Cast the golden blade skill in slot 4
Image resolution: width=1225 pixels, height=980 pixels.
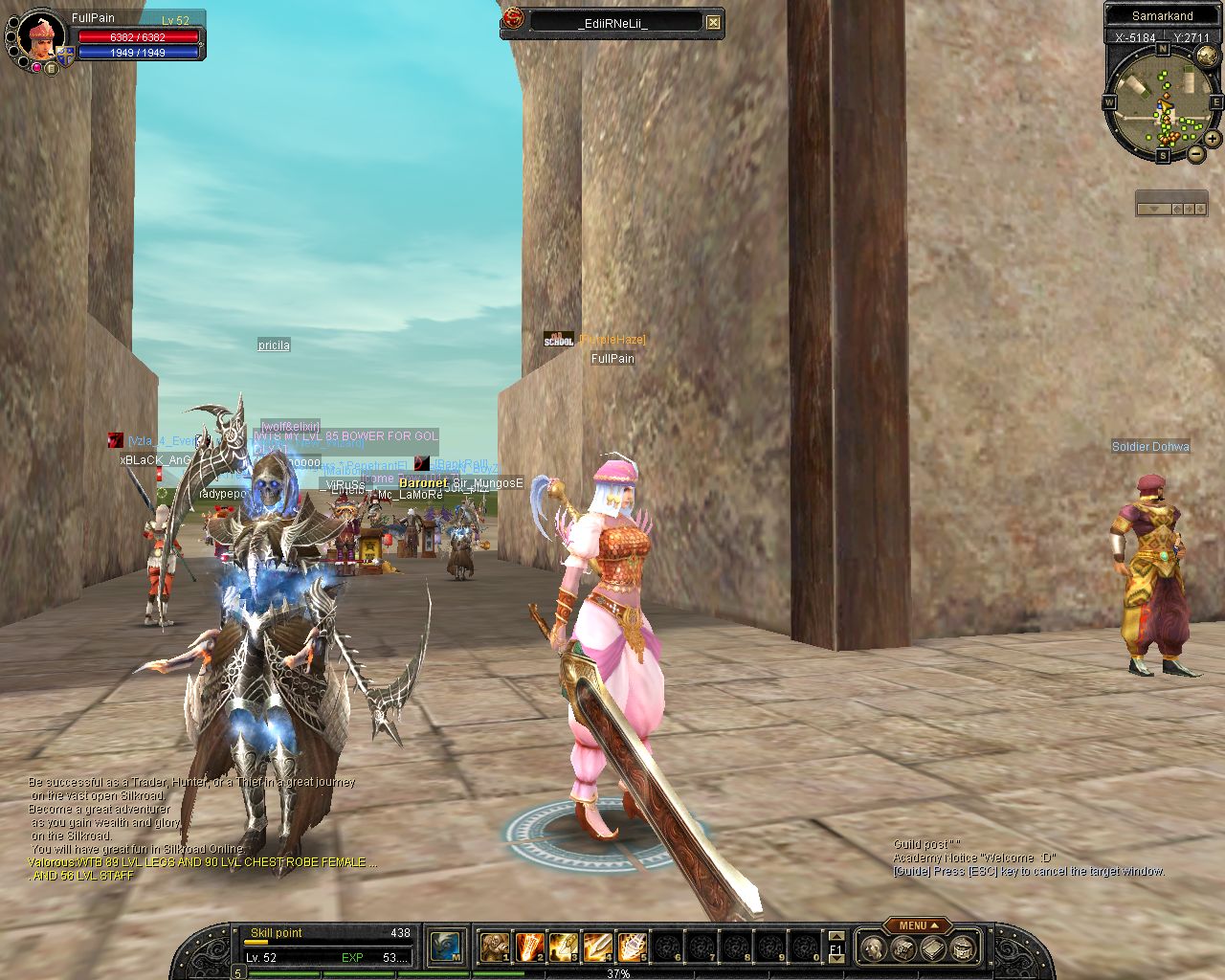coord(597,947)
